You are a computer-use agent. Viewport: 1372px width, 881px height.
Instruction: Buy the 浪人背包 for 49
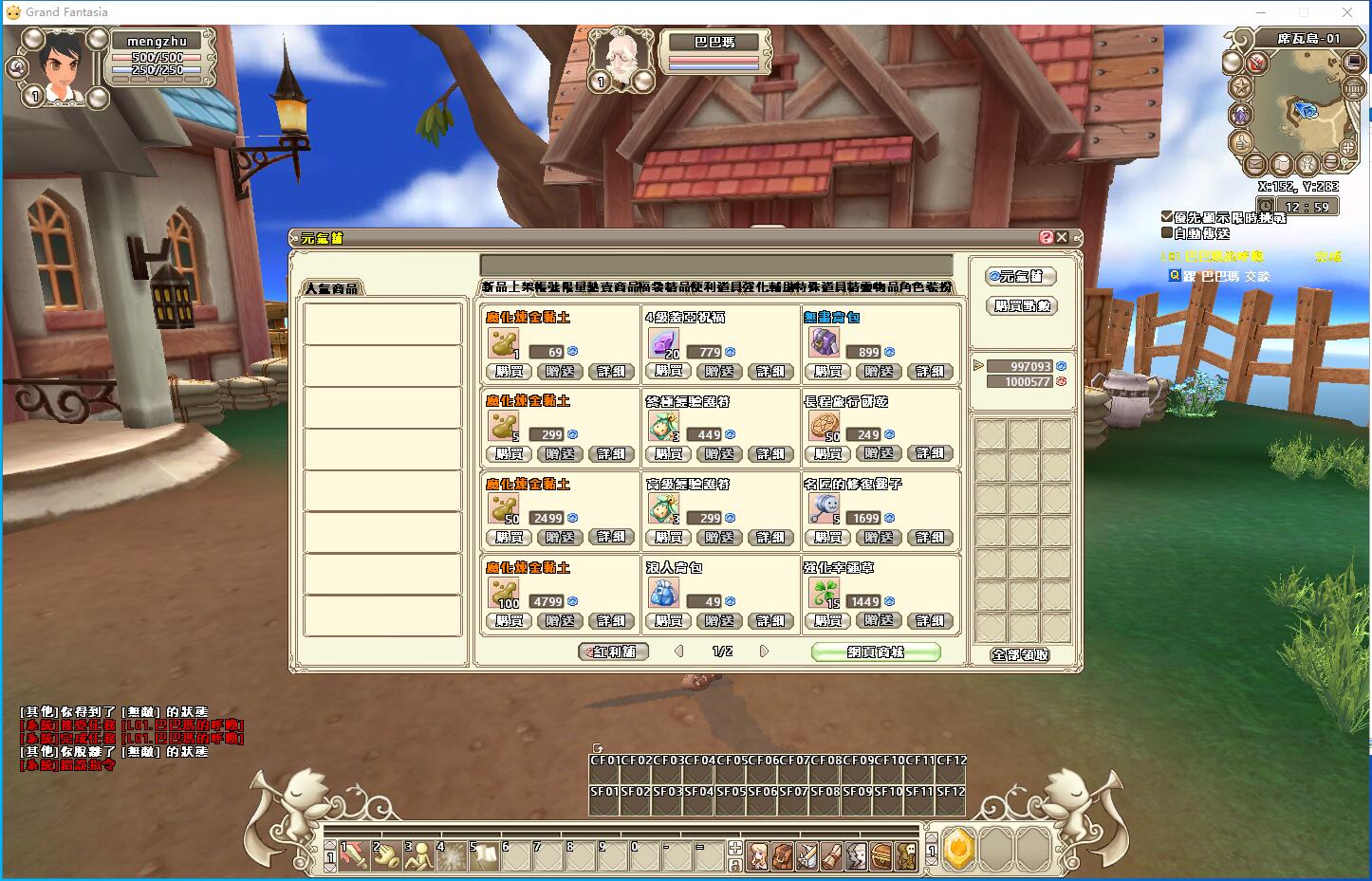(x=669, y=621)
